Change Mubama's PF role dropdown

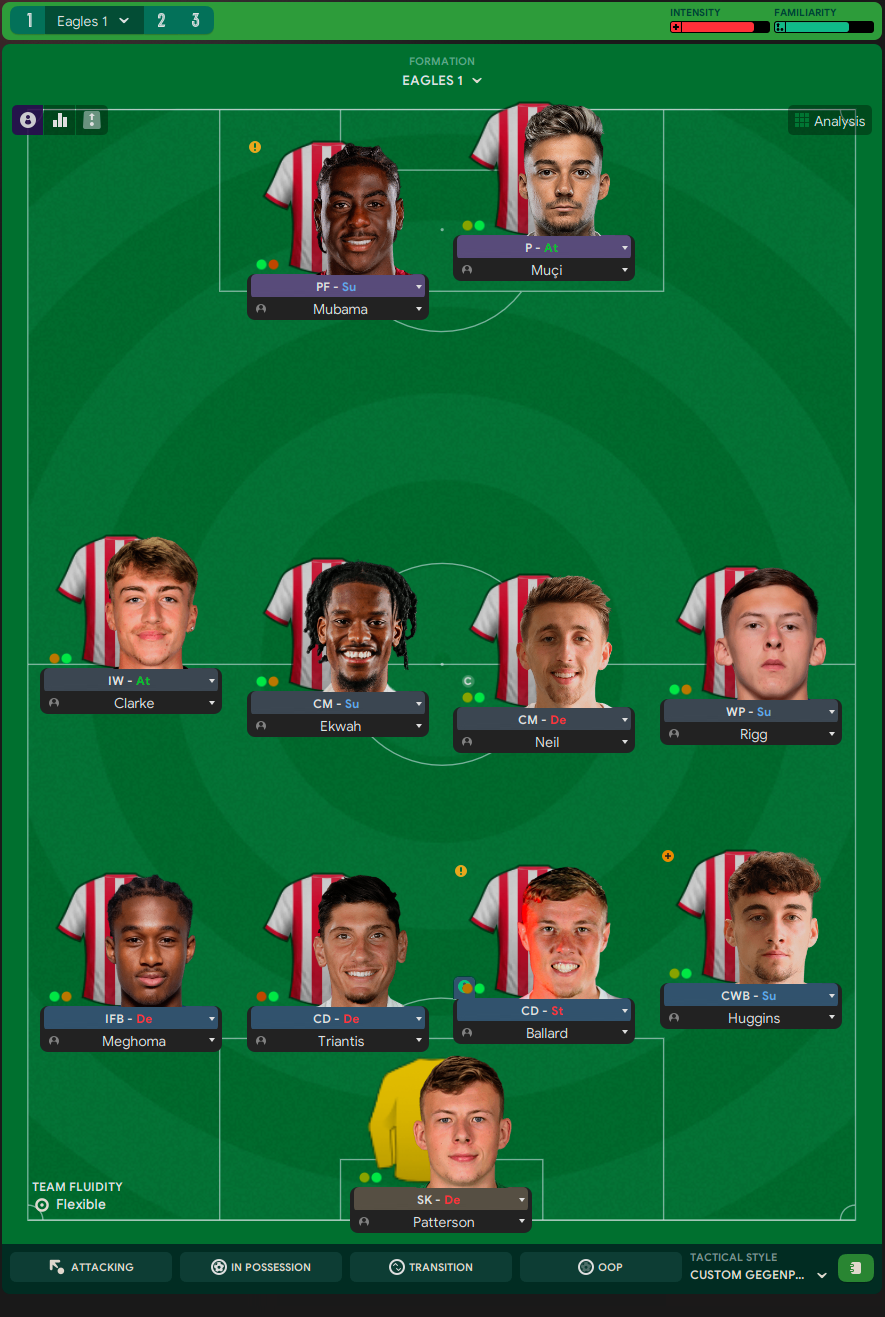tap(338, 287)
